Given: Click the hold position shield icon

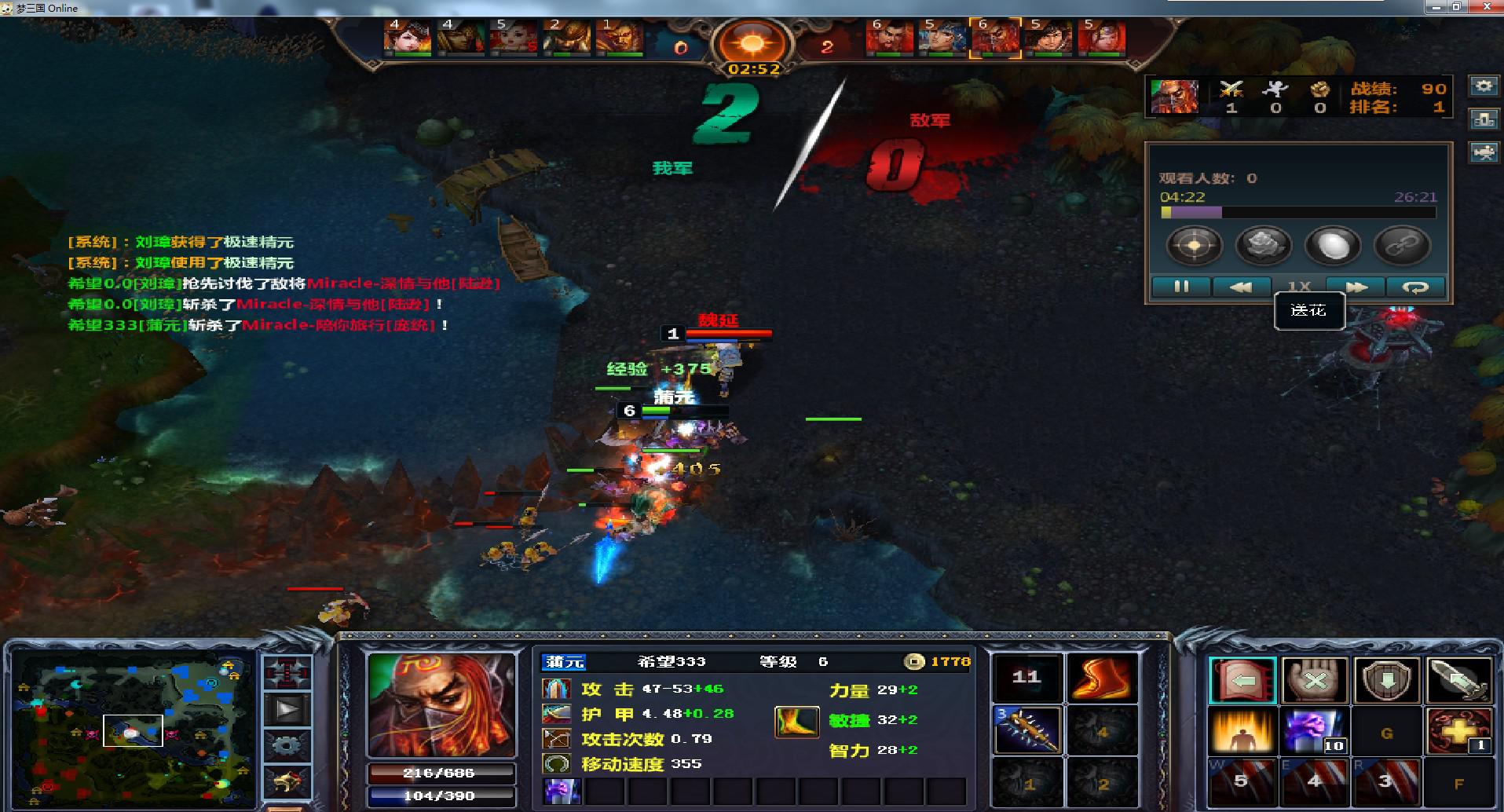Looking at the screenshot, I should click(1386, 680).
